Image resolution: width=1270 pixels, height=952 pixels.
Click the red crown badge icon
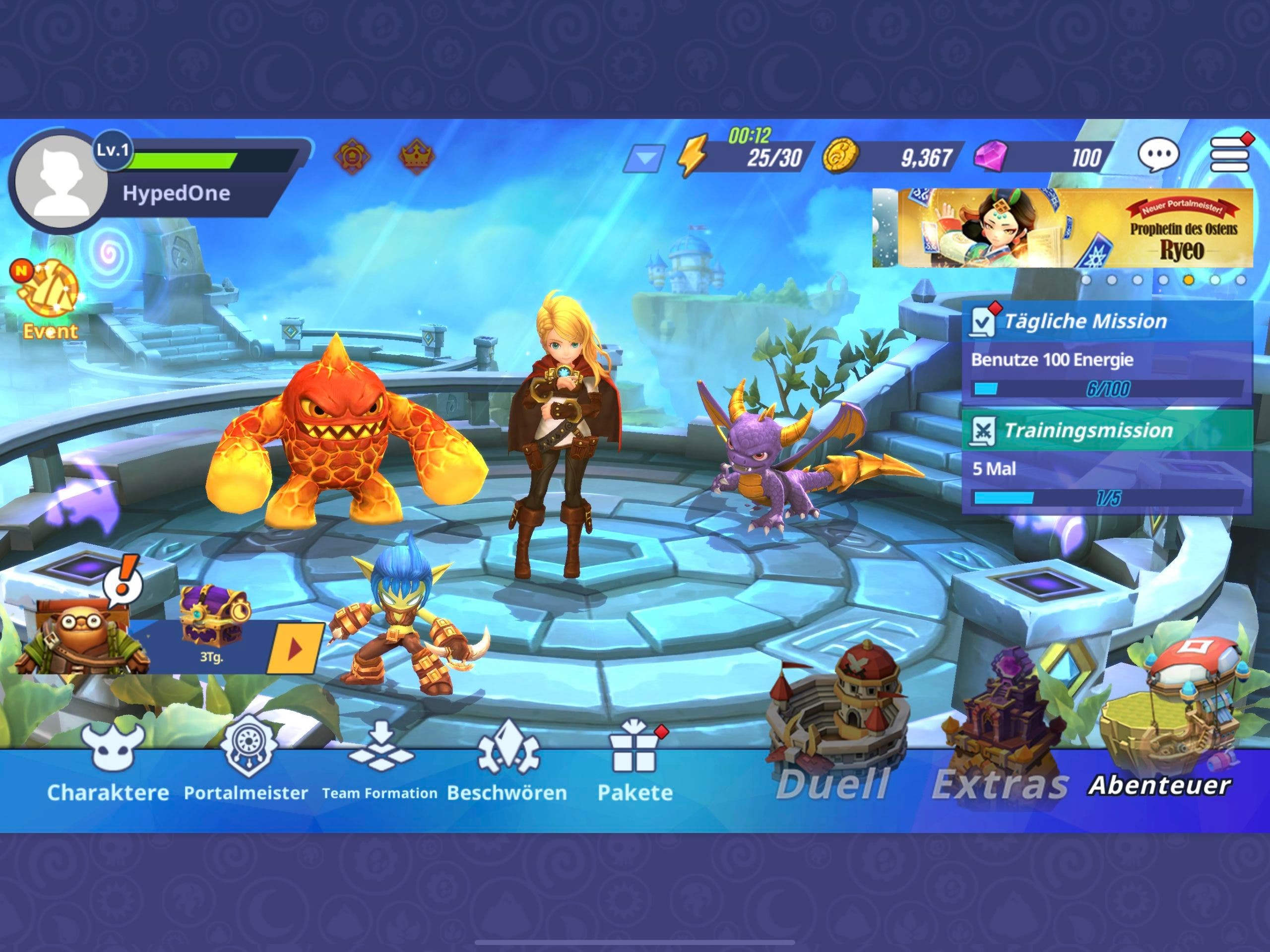click(x=416, y=155)
